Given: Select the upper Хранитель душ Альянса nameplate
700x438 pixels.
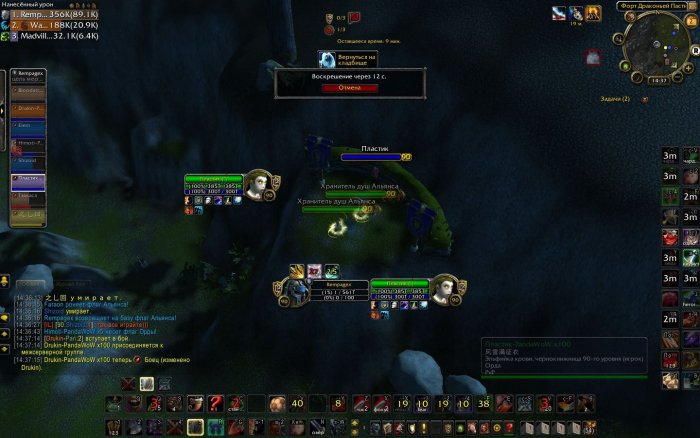Looking at the screenshot, I should coord(361,194).
